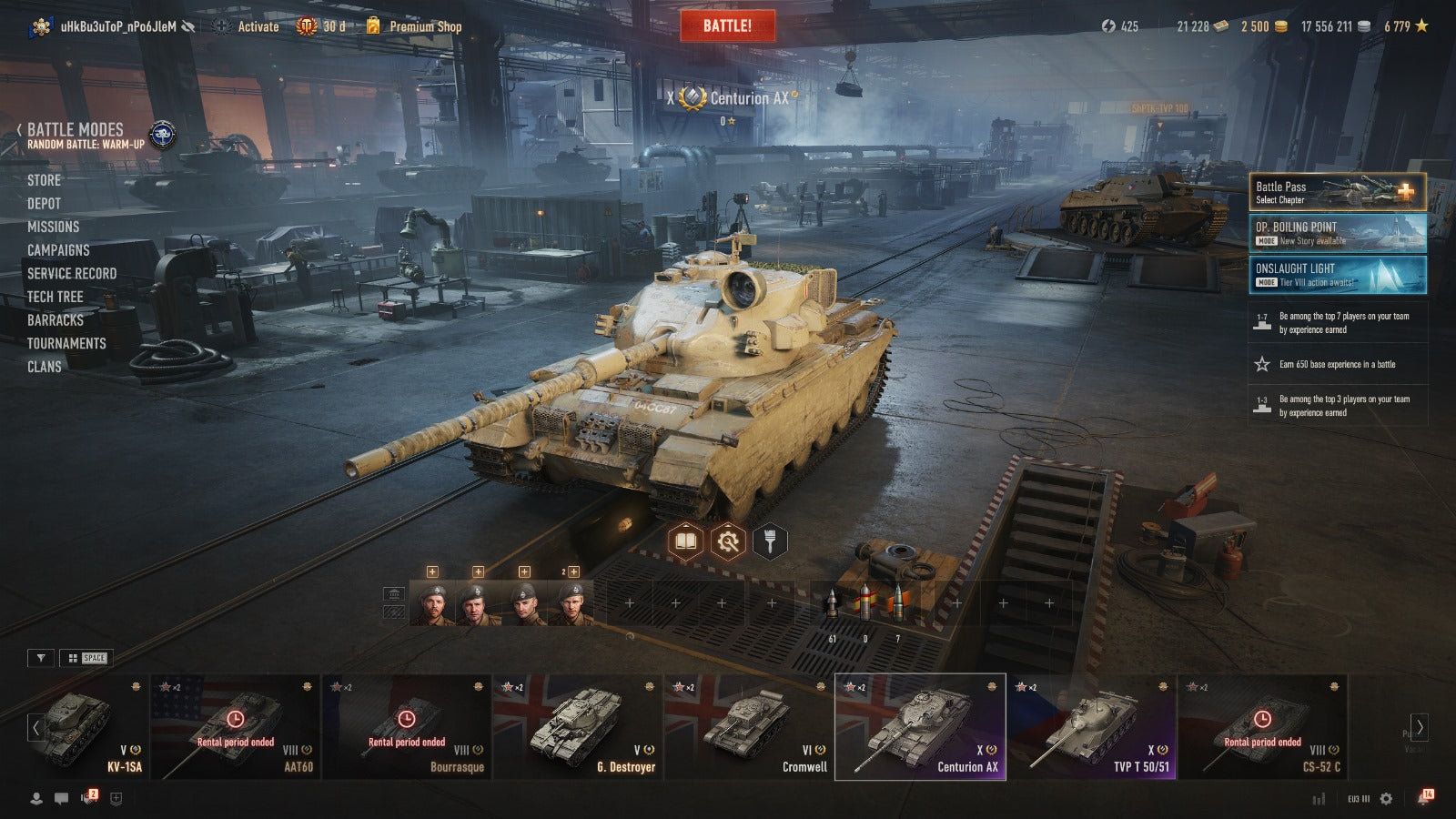Pick the G. Destroyer tank card

[x=577, y=726]
